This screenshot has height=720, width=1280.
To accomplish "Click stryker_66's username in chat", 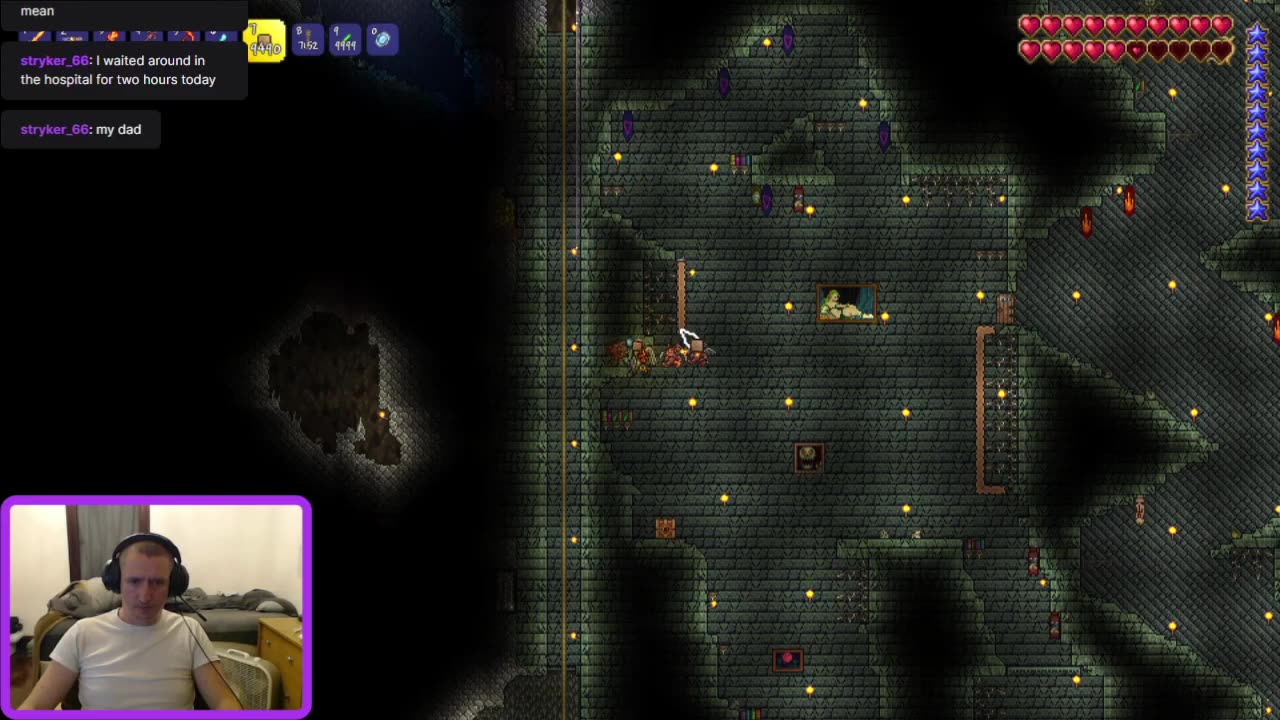I will click(x=52, y=60).
